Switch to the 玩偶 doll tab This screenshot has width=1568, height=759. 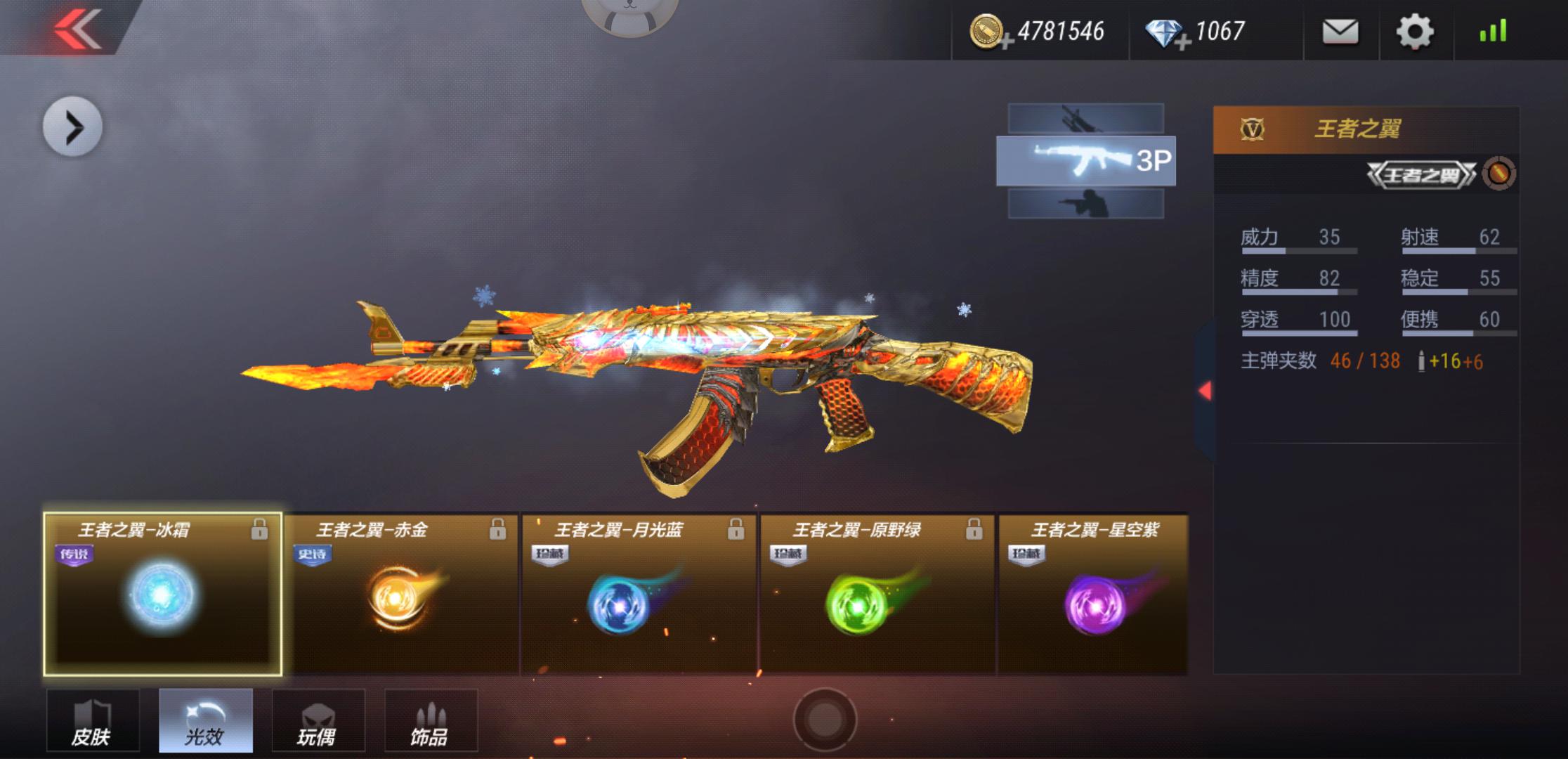pos(318,720)
